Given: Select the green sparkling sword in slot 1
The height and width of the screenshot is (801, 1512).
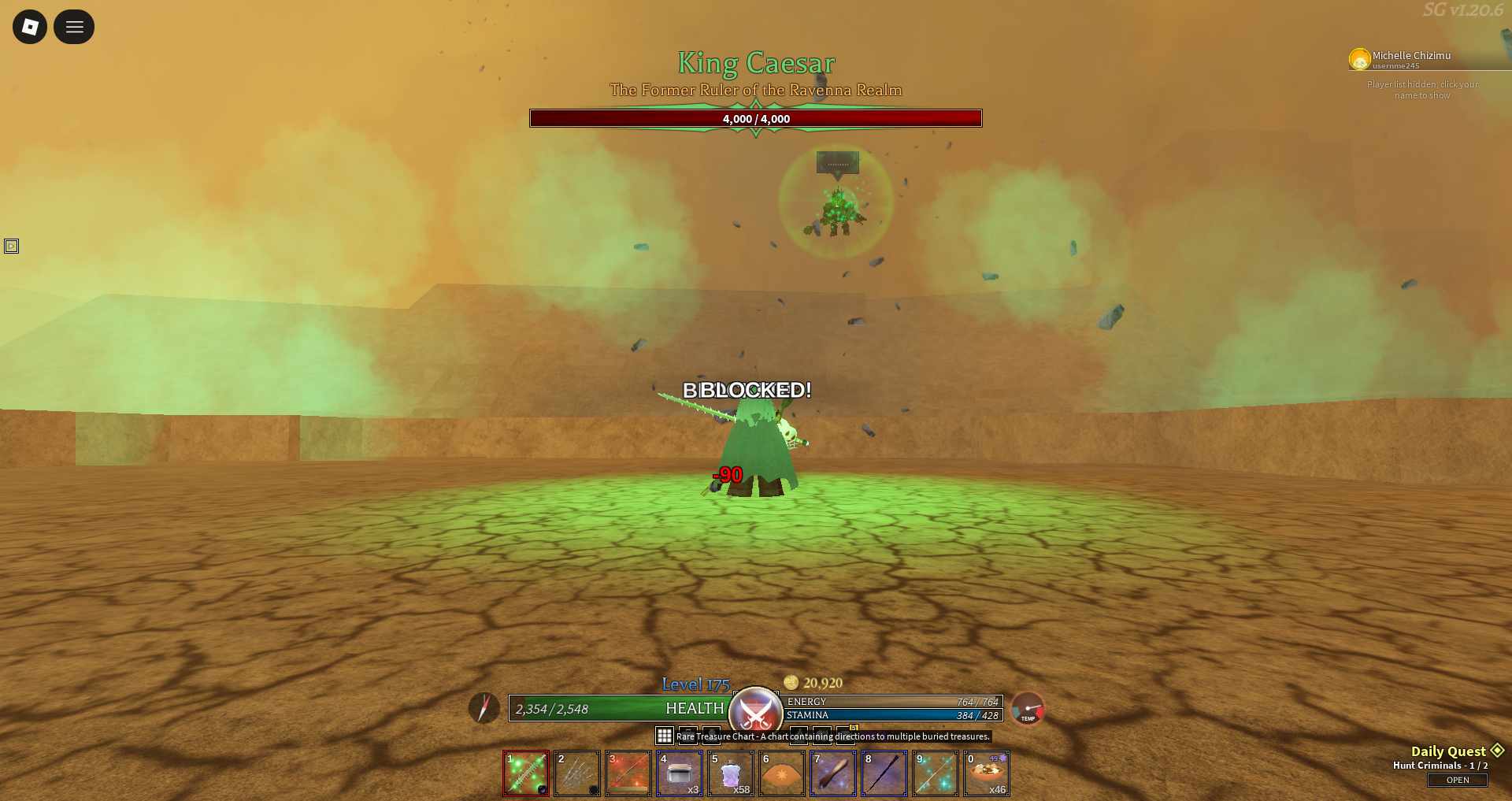Looking at the screenshot, I should pyautogui.click(x=526, y=773).
